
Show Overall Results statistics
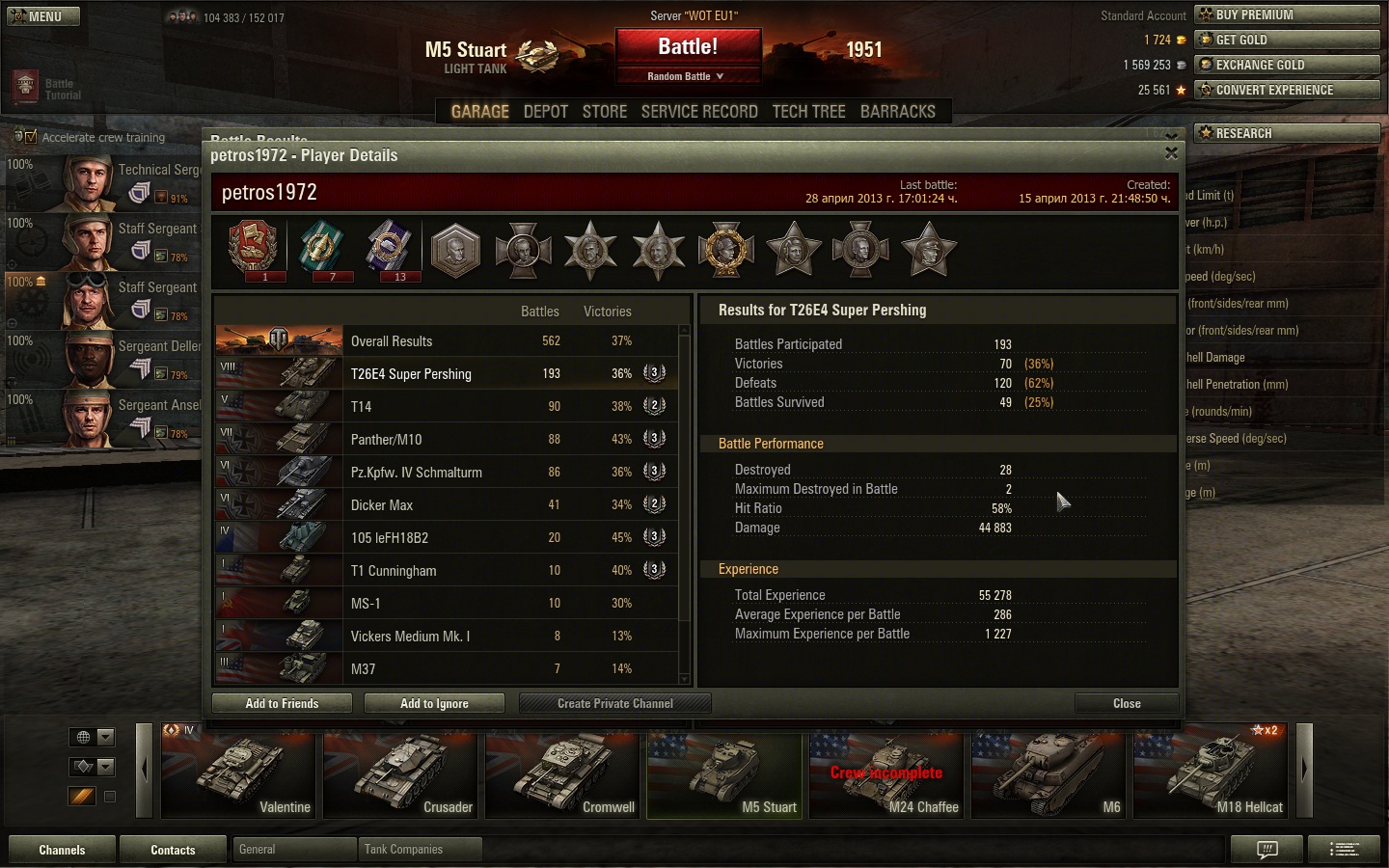(446, 341)
